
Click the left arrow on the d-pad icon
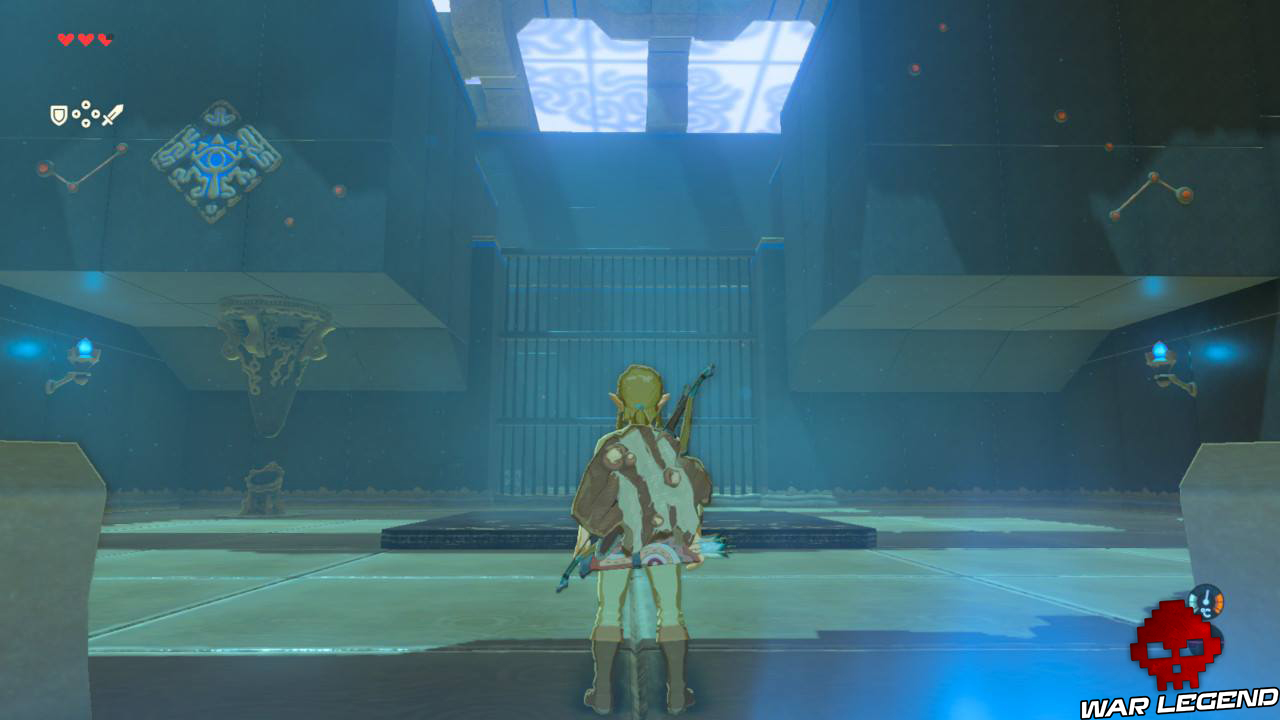tap(77, 113)
